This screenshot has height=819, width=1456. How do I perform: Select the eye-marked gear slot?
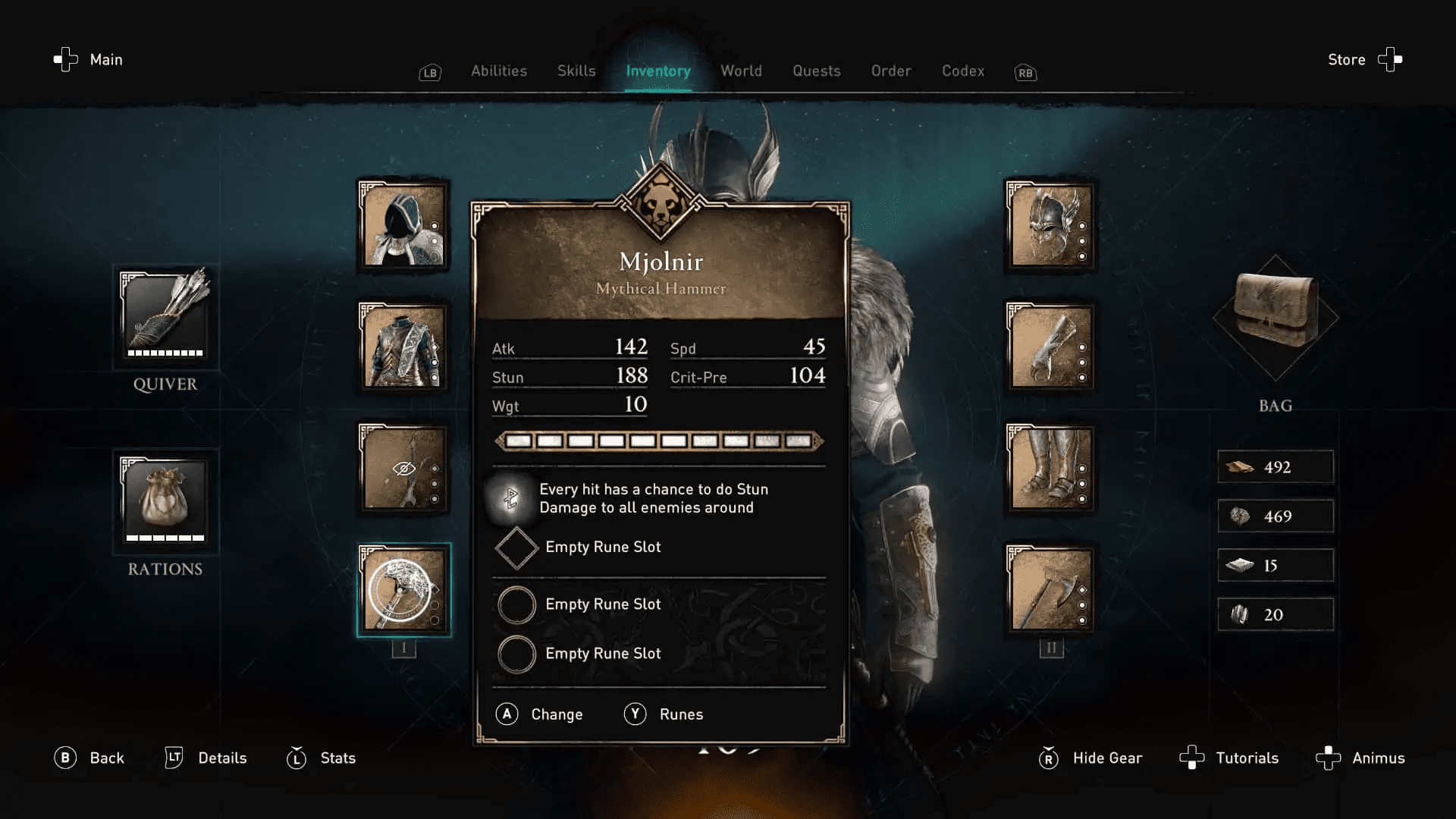point(403,468)
